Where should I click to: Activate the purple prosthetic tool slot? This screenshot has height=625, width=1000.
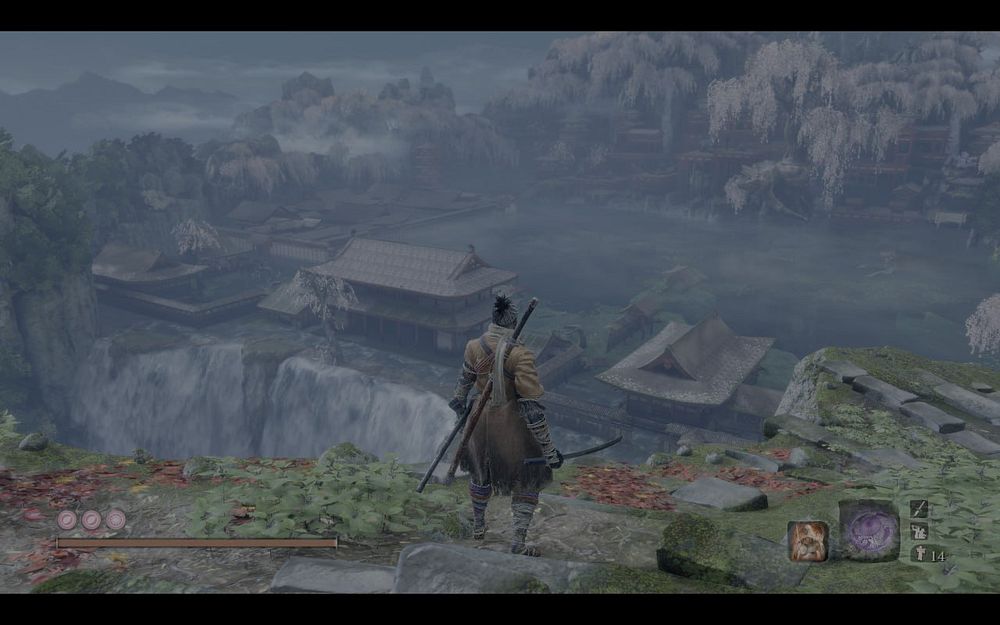tap(868, 531)
